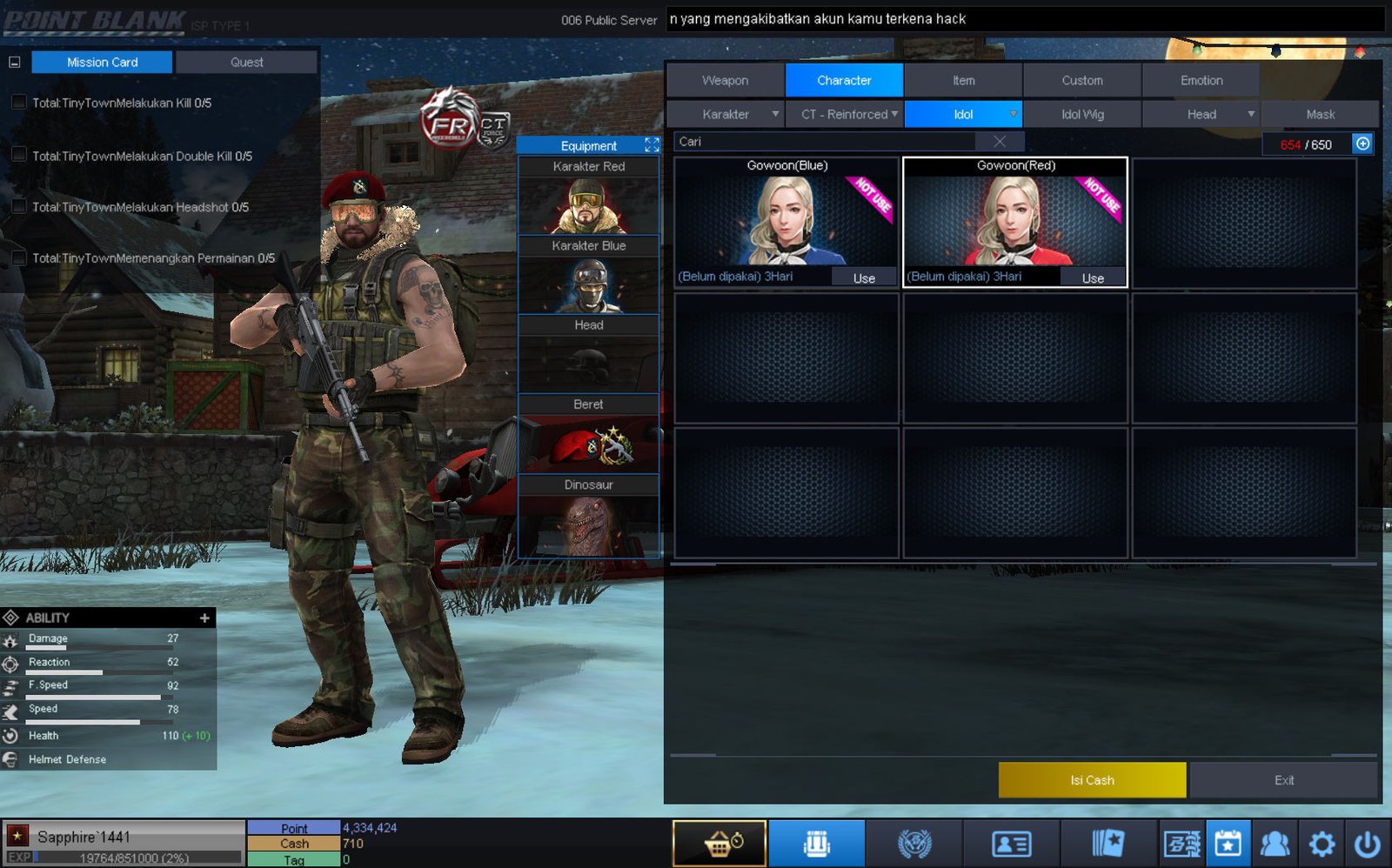Open the shop basket icon
Image resolution: width=1392 pixels, height=868 pixels.
pyautogui.click(x=719, y=844)
